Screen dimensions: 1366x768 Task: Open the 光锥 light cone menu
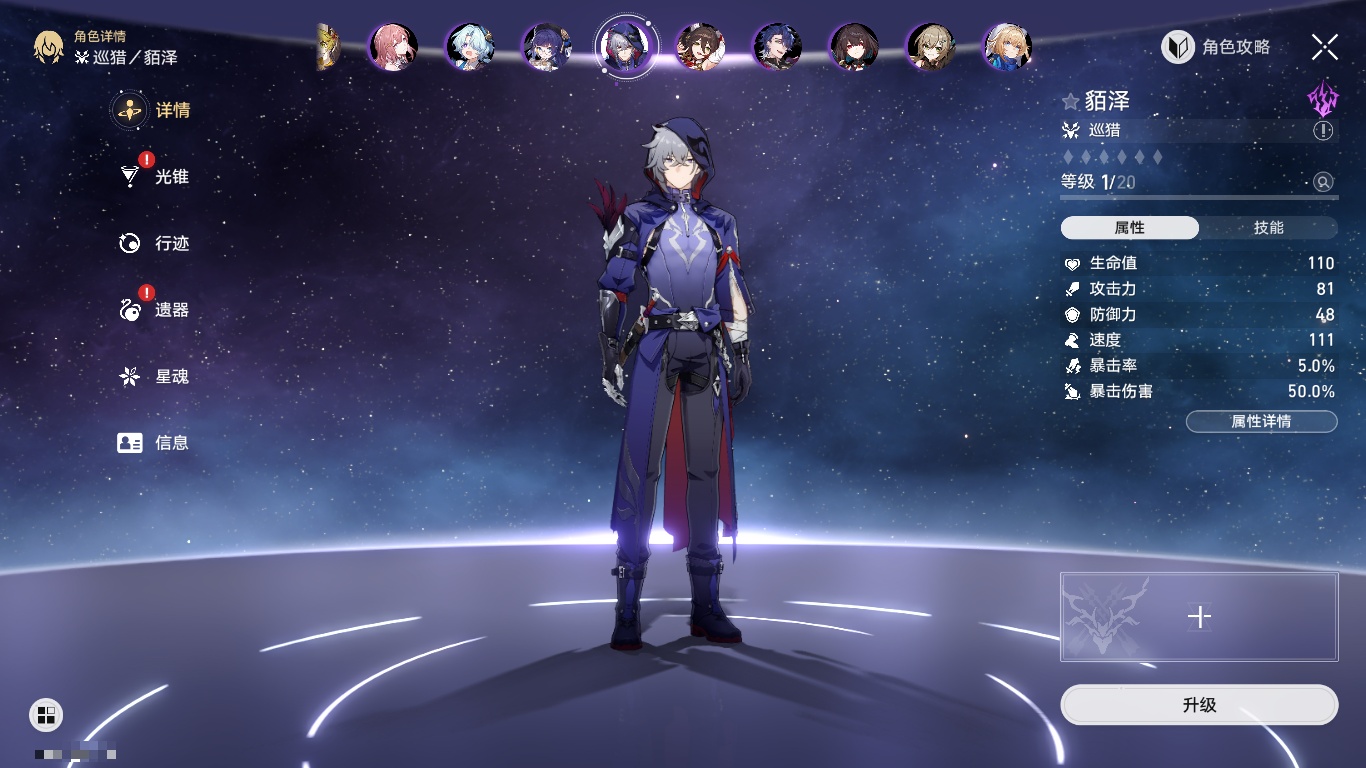point(155,177)
